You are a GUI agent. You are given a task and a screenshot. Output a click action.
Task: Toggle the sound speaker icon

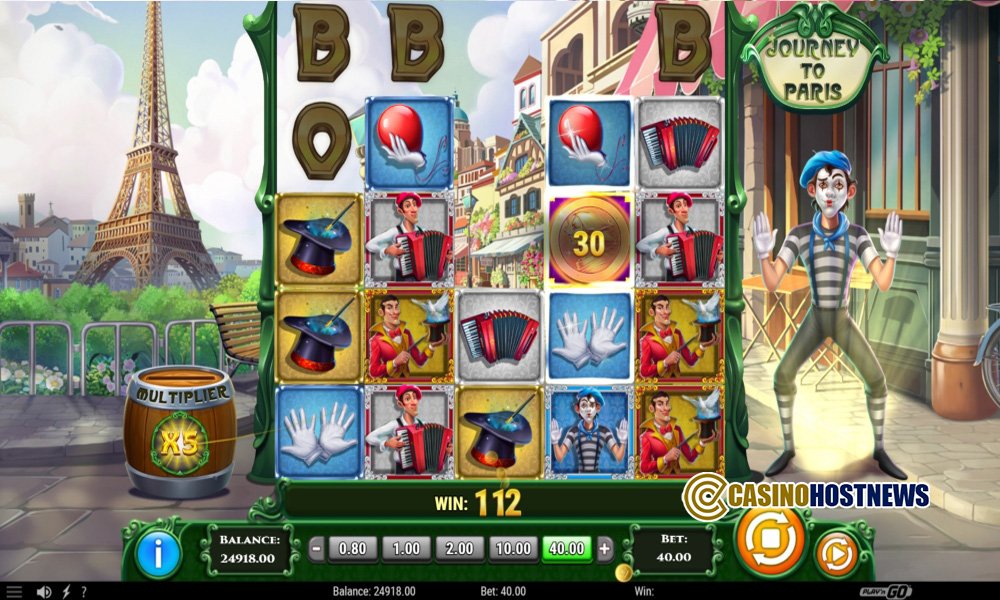pos(44,592)
